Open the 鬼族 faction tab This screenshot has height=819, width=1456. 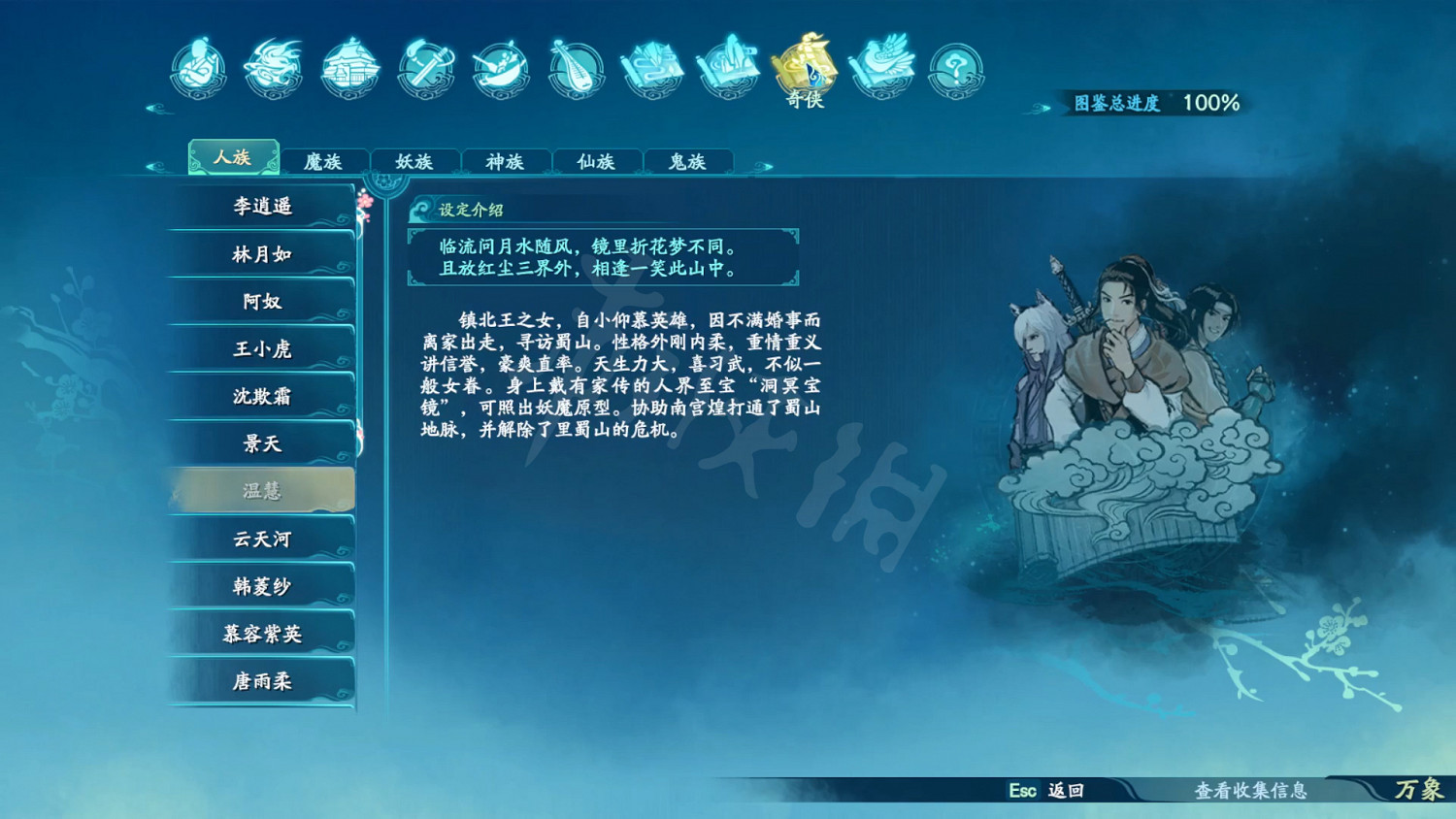[x=688, y=161]
